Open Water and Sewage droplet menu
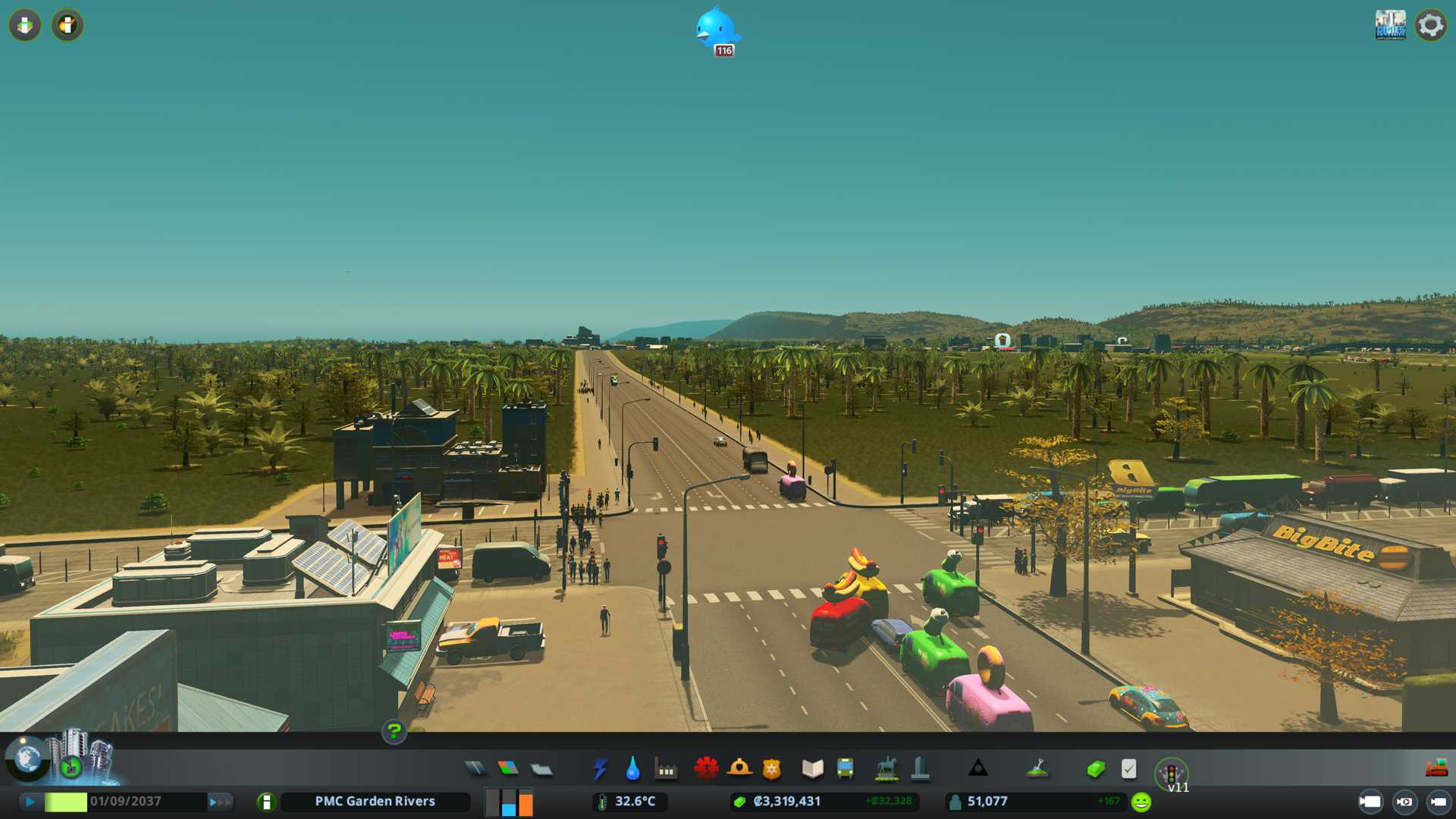1456x819 pixels. point(632,769)
